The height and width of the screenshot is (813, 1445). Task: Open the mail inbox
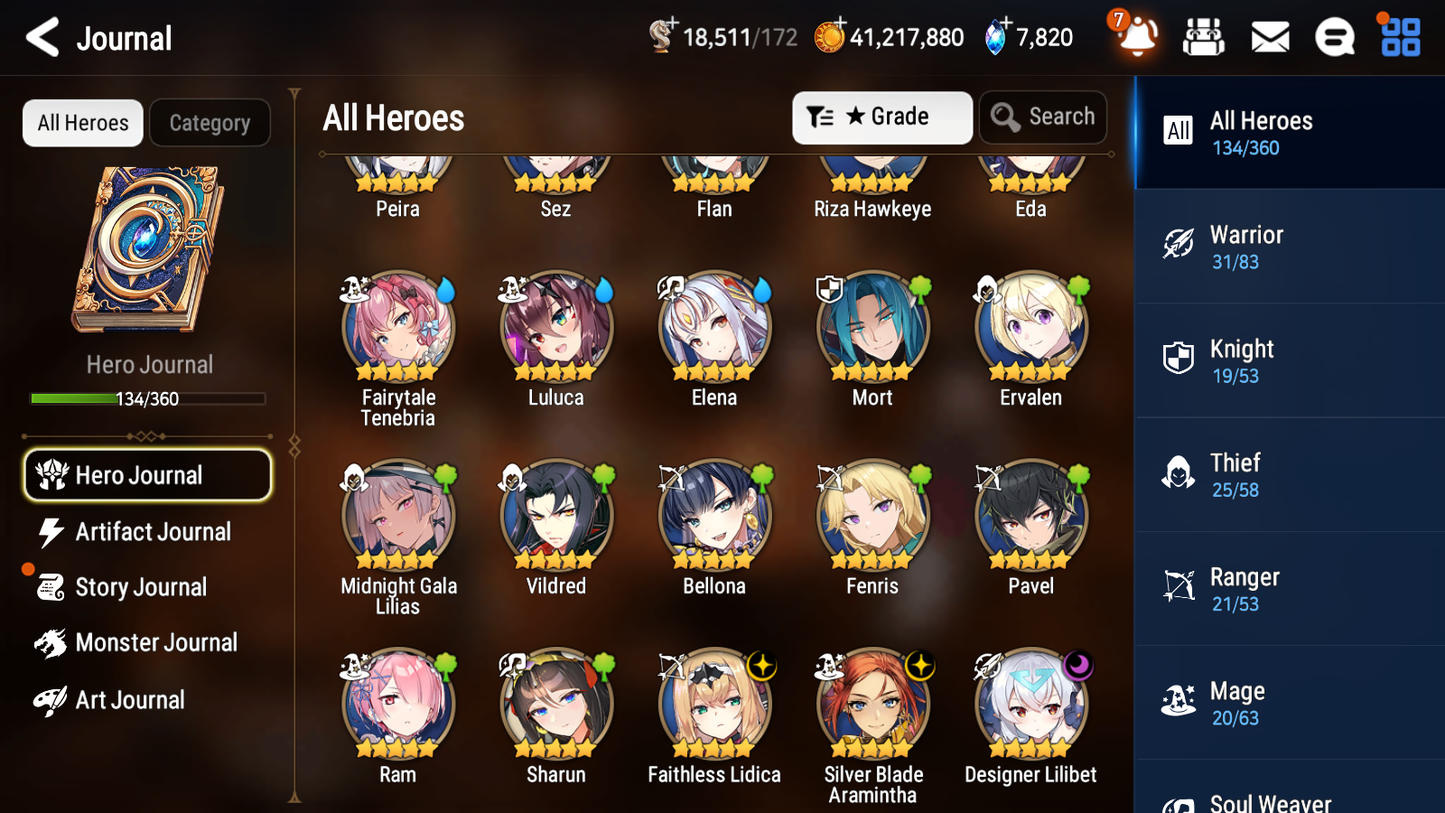click(x=1269, y=37)
